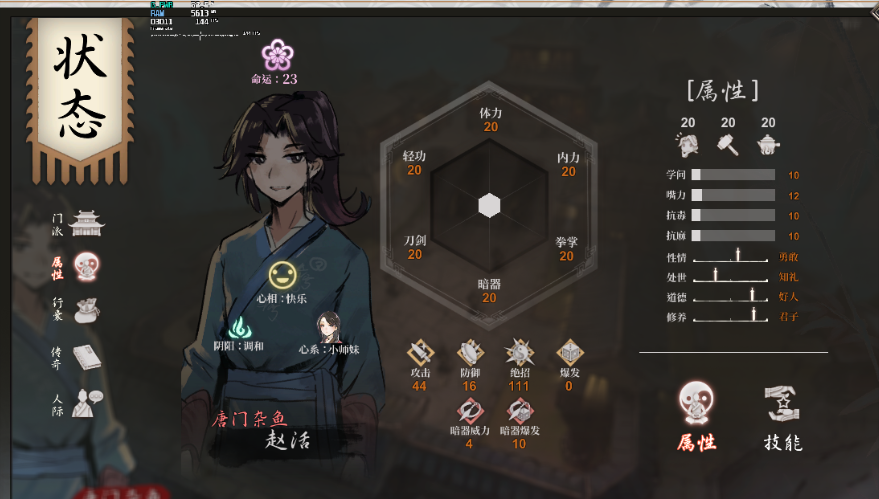This screenshot has width=879, height=499.
Task: Click the 心相 smiley face icon
Action: pos(282,274)
